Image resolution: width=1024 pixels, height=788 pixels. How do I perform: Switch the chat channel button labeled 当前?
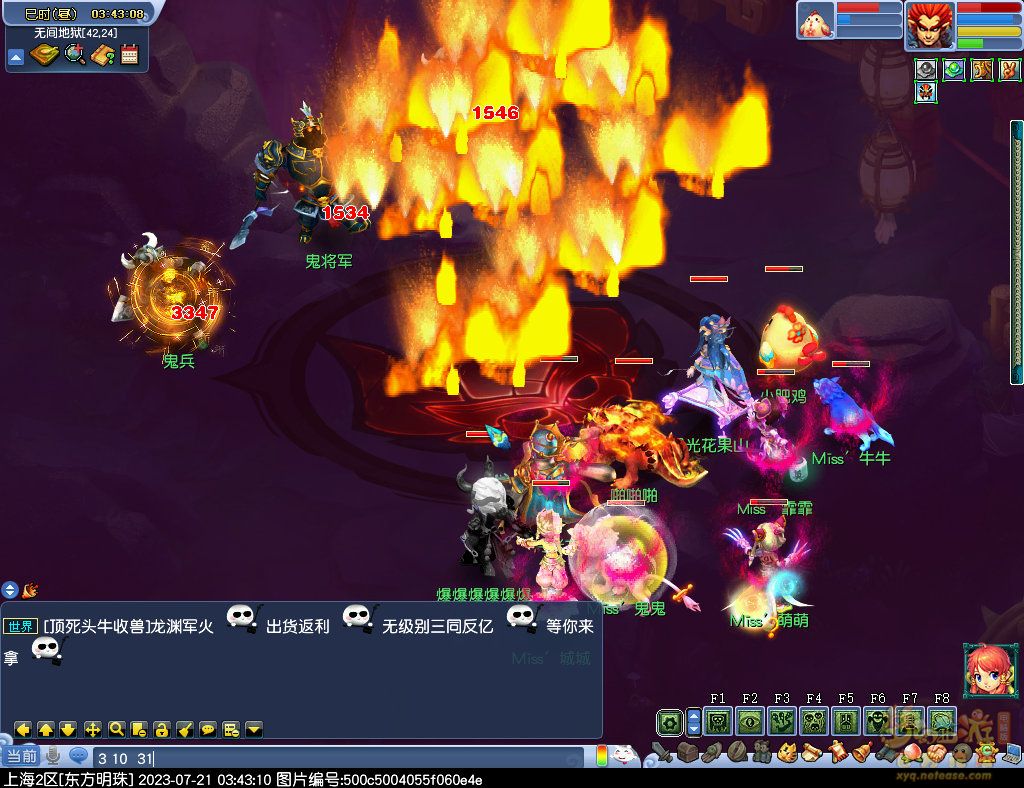(x=20, y=757)
